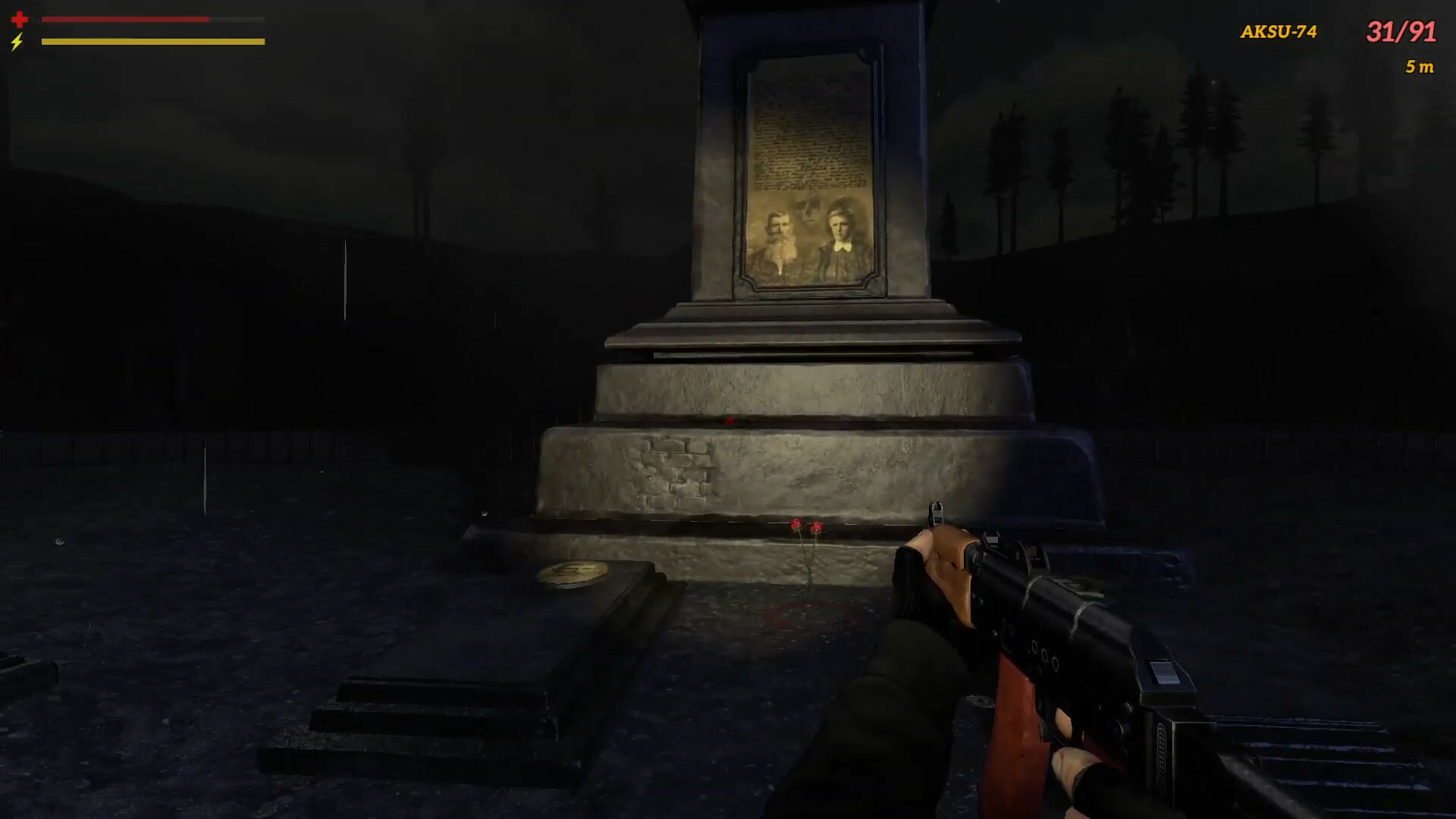Click the yellow lightning stamina icon
Viewport: 1456px width, 819px height.
pyautogui.click(x=17, y=43)
